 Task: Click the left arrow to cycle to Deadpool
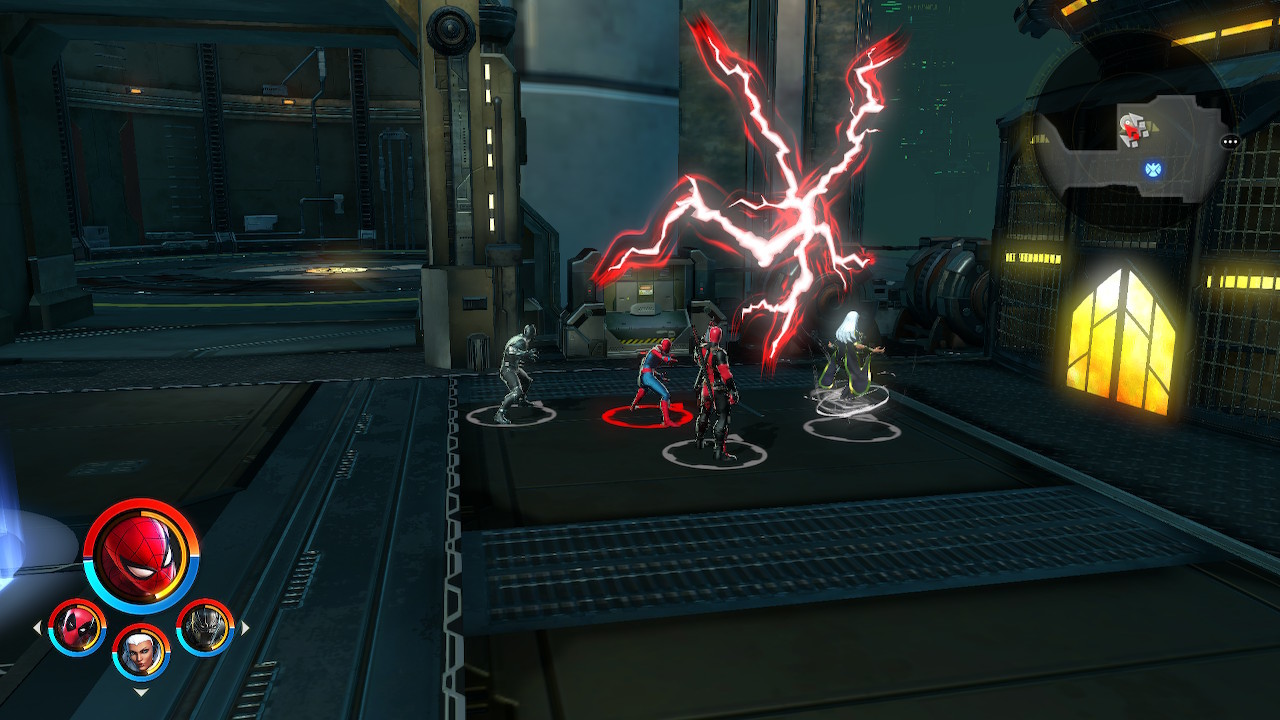pos(38,627)
